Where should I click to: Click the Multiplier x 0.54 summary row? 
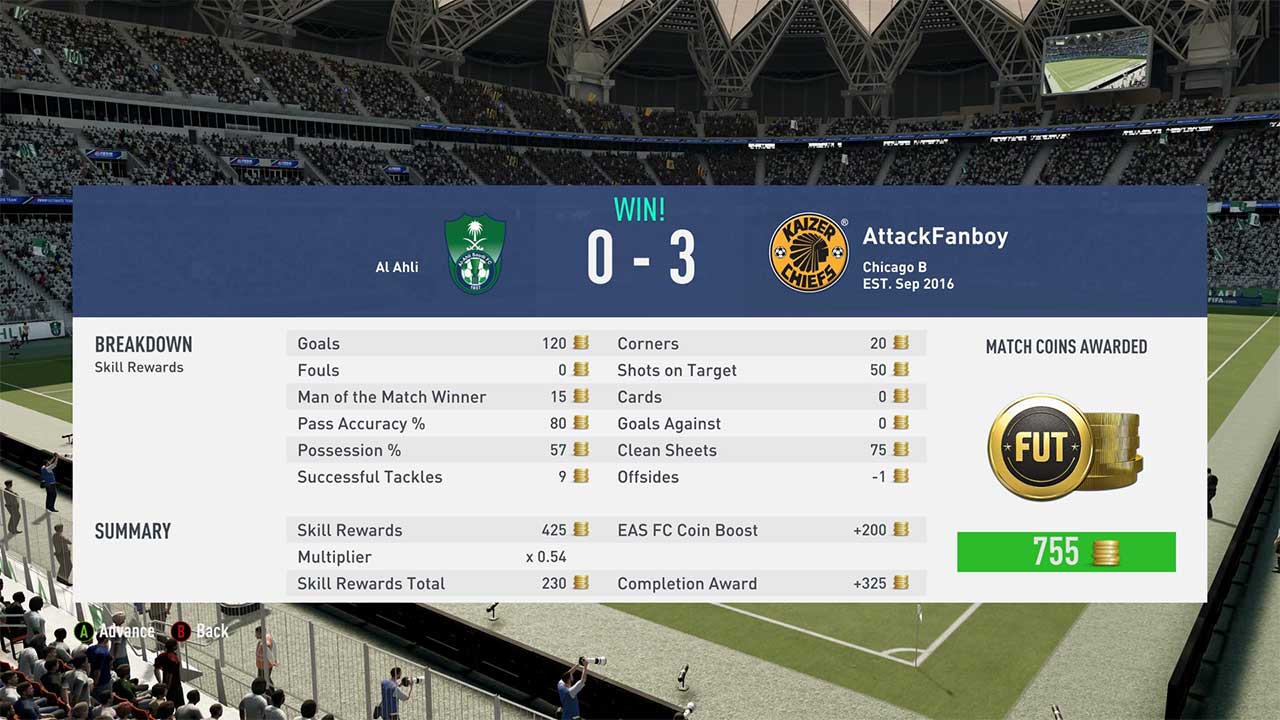[430, 557]
